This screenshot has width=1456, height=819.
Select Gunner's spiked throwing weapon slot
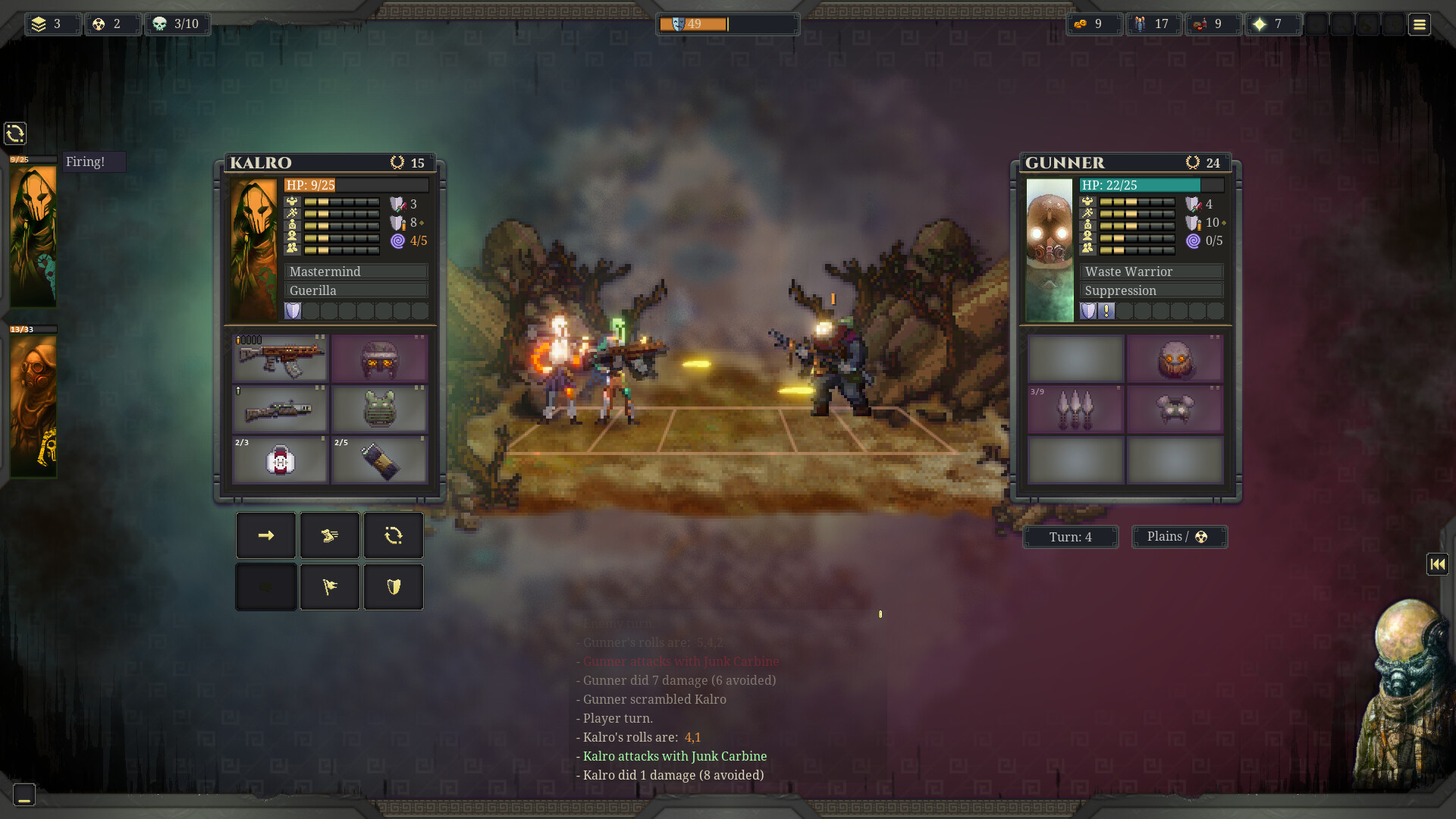point(1075,409)
